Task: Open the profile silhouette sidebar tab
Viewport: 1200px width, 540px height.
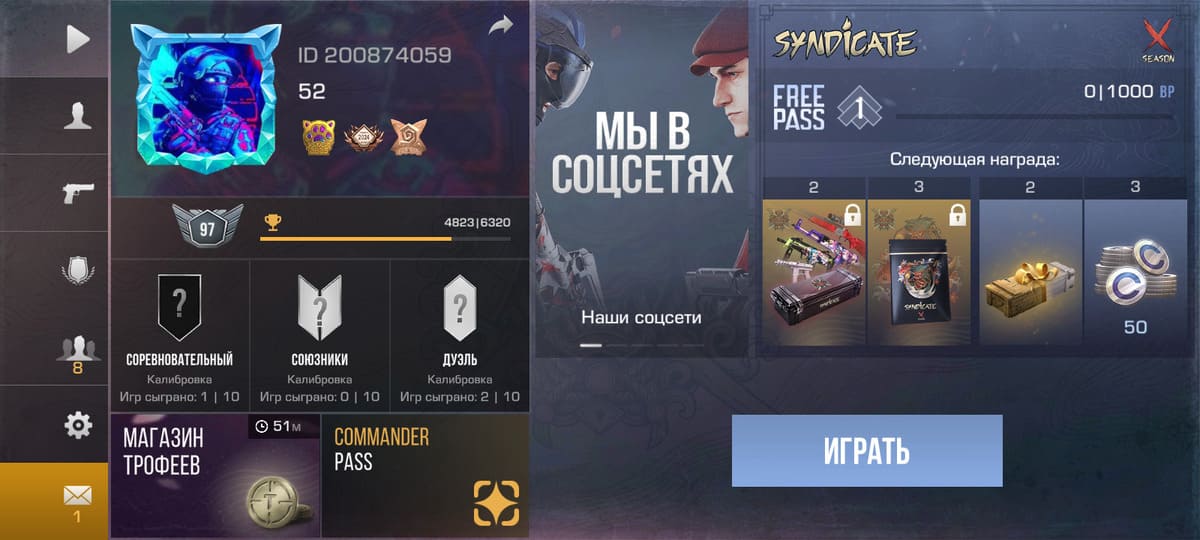Action: point(78,117)
